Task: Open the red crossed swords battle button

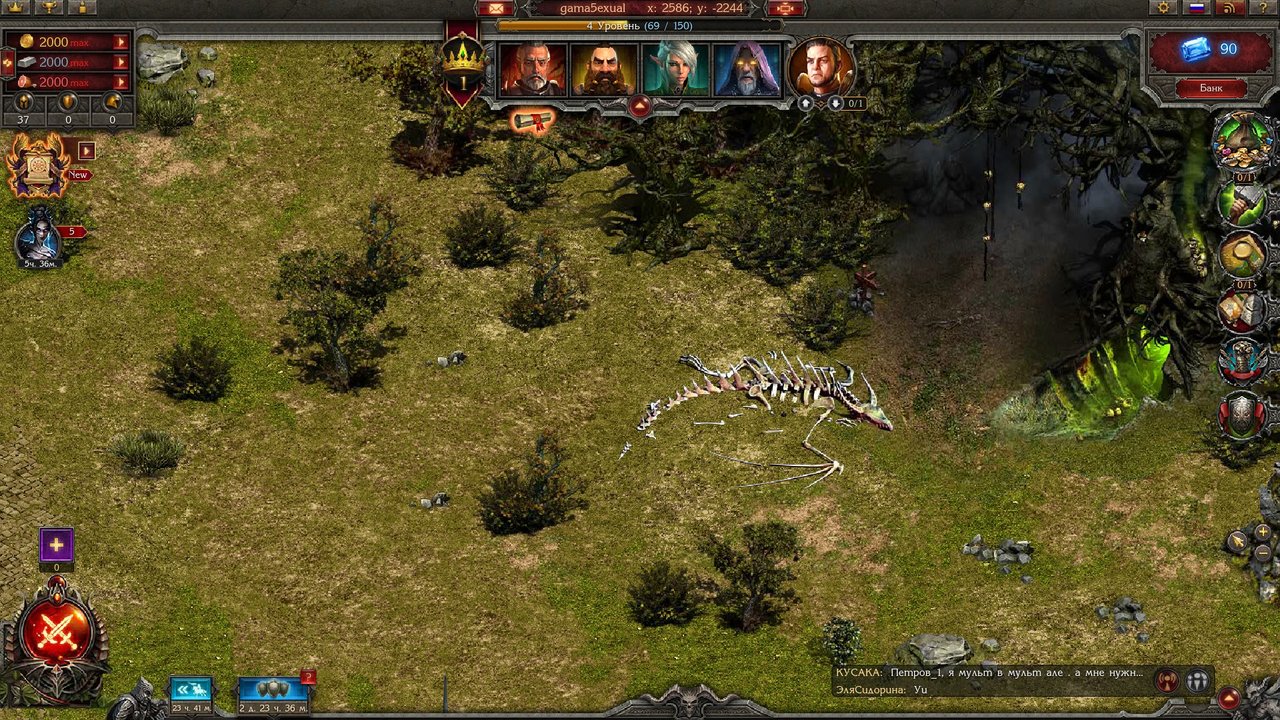Action: tap(57, 634)
